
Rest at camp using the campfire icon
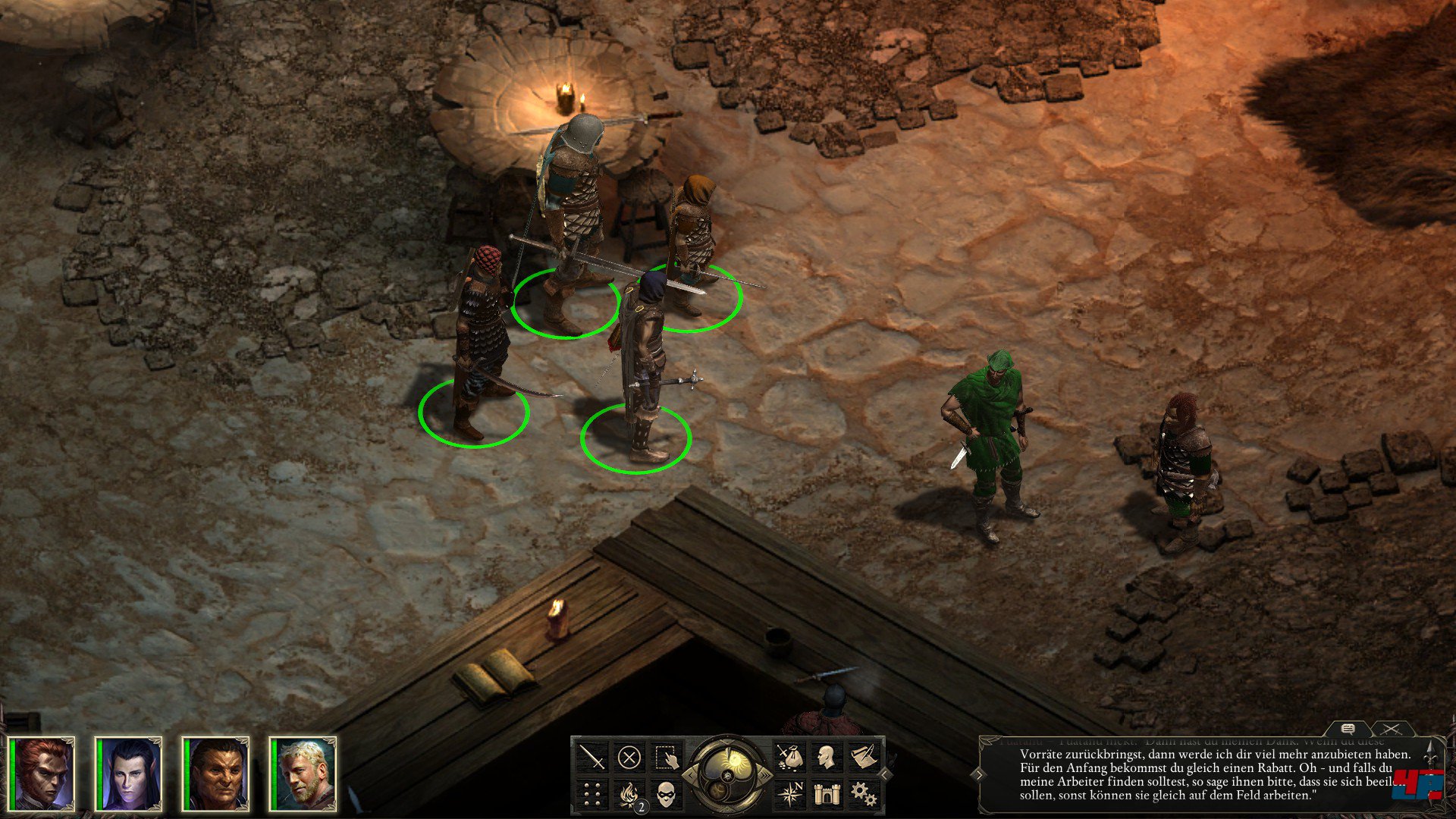pos(629,794)
